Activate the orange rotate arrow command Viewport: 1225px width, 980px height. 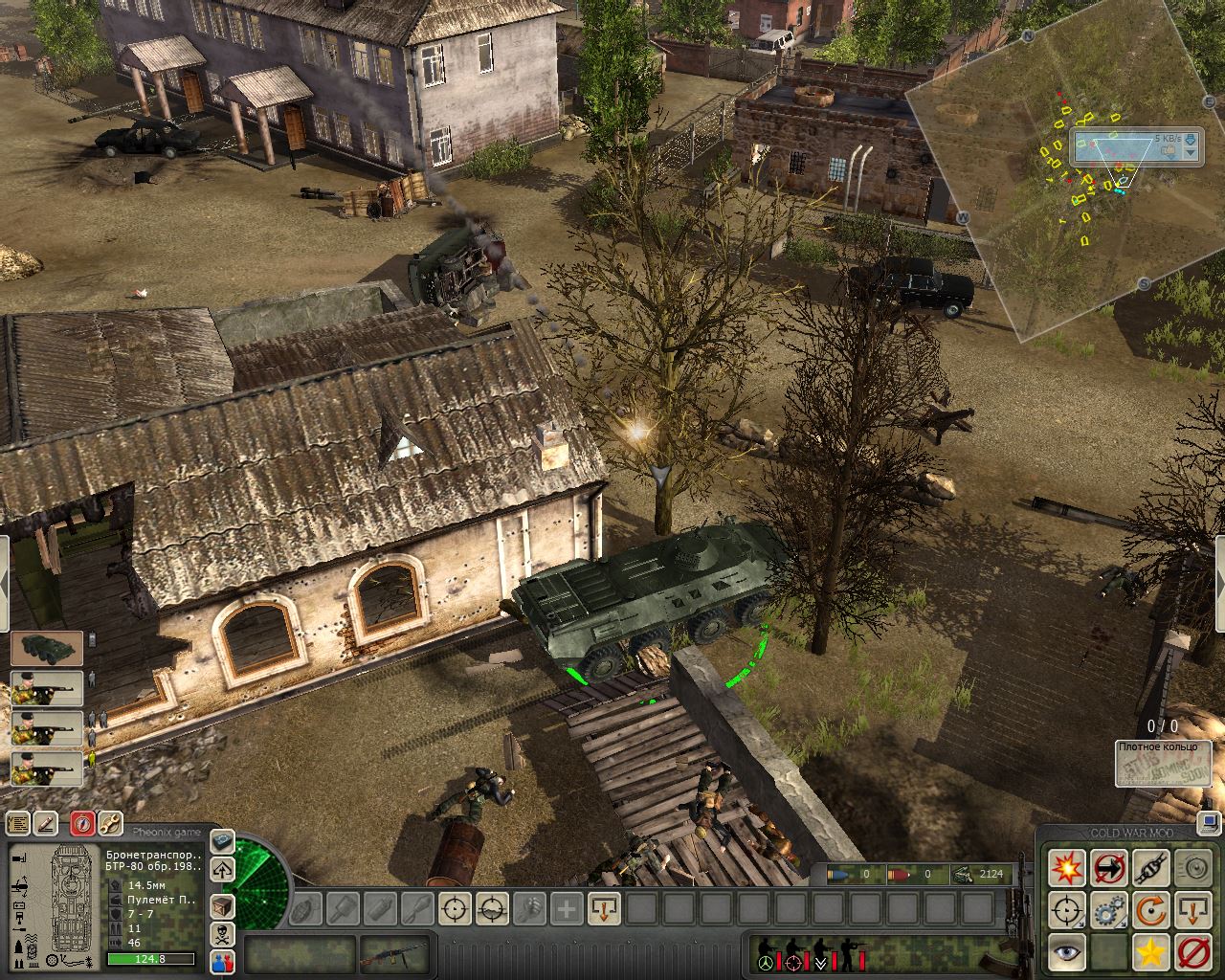pyautogui.click(x=1150, y=910)
